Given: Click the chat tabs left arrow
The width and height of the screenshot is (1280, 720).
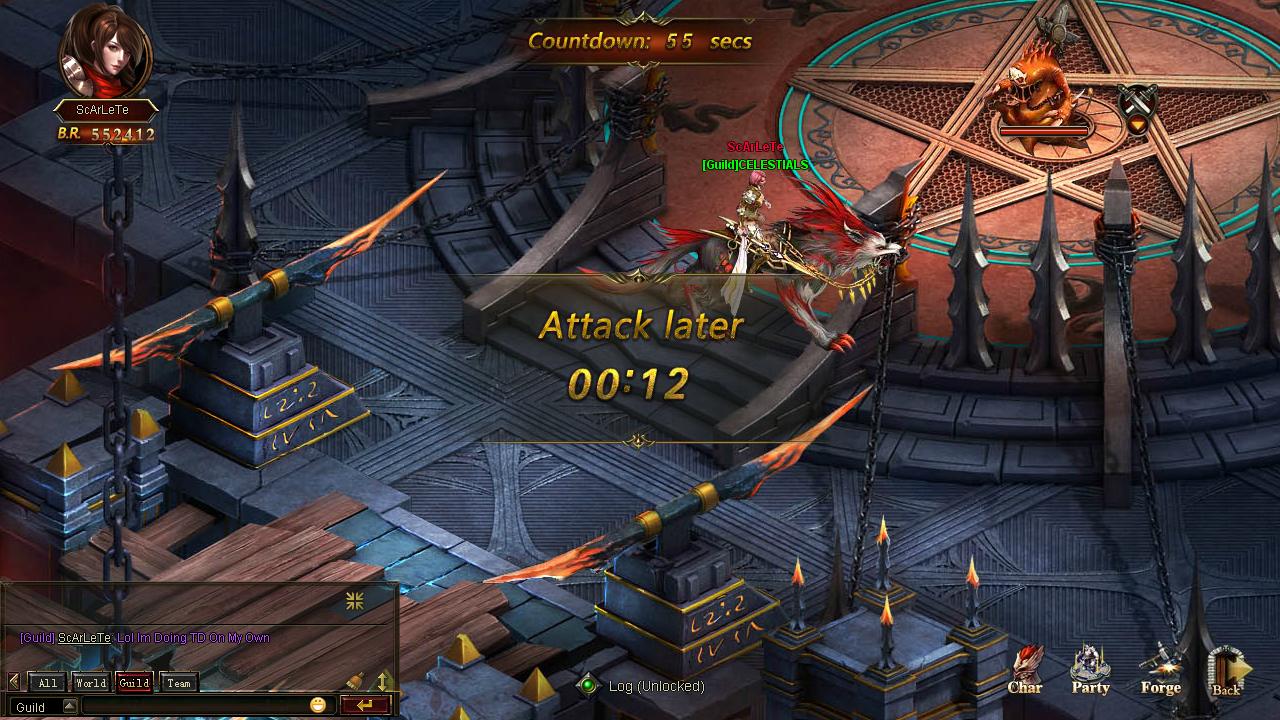Looking at the screenshot, I should pos(13,682).
